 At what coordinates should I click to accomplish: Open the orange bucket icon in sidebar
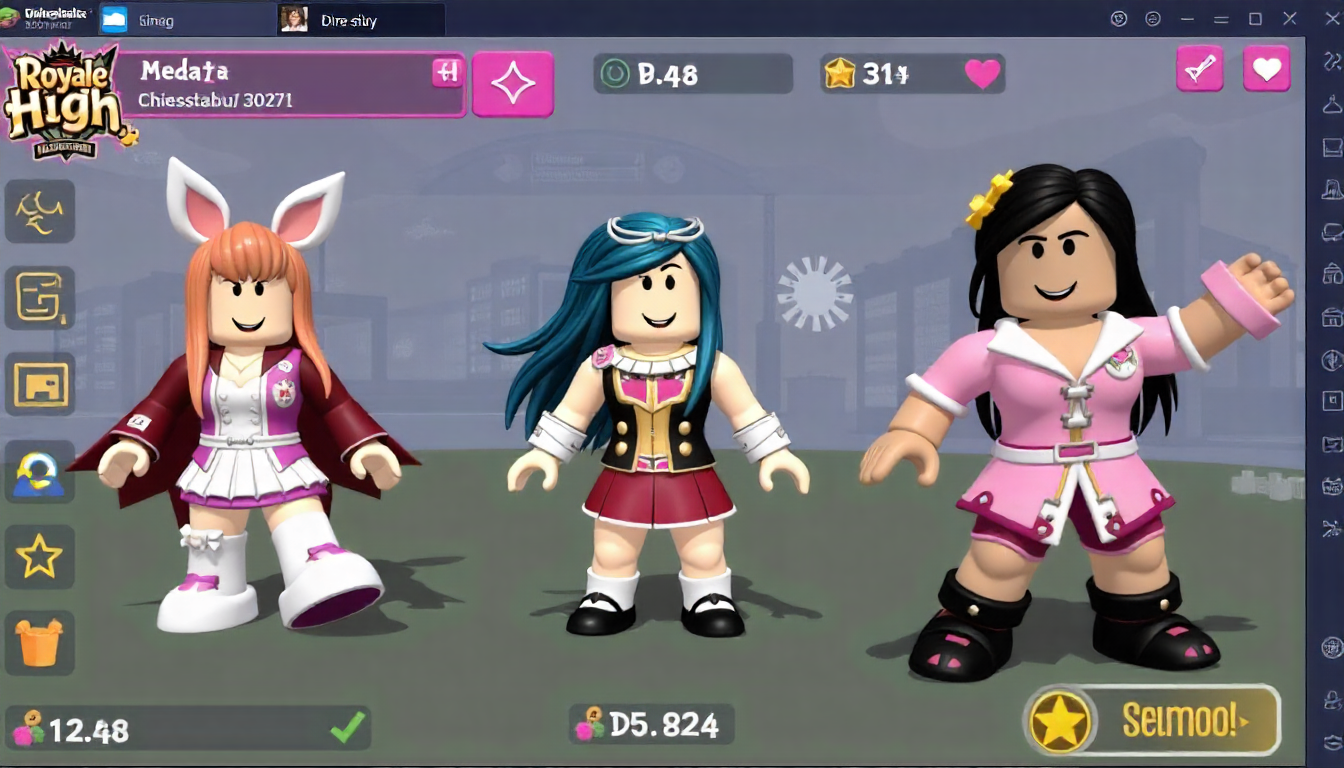point(40,641)
